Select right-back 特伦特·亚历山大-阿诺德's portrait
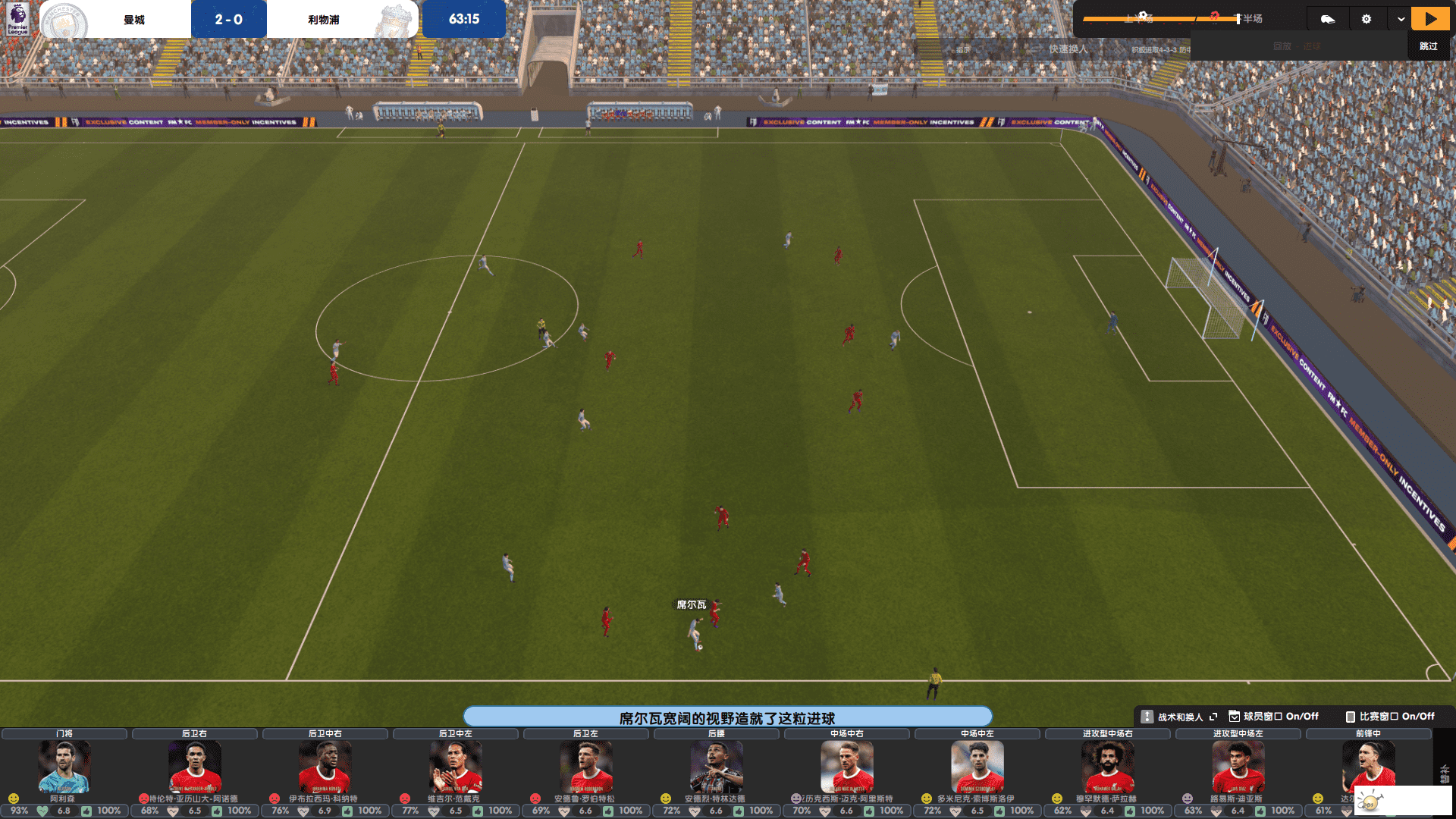 (x=194, y=767)
